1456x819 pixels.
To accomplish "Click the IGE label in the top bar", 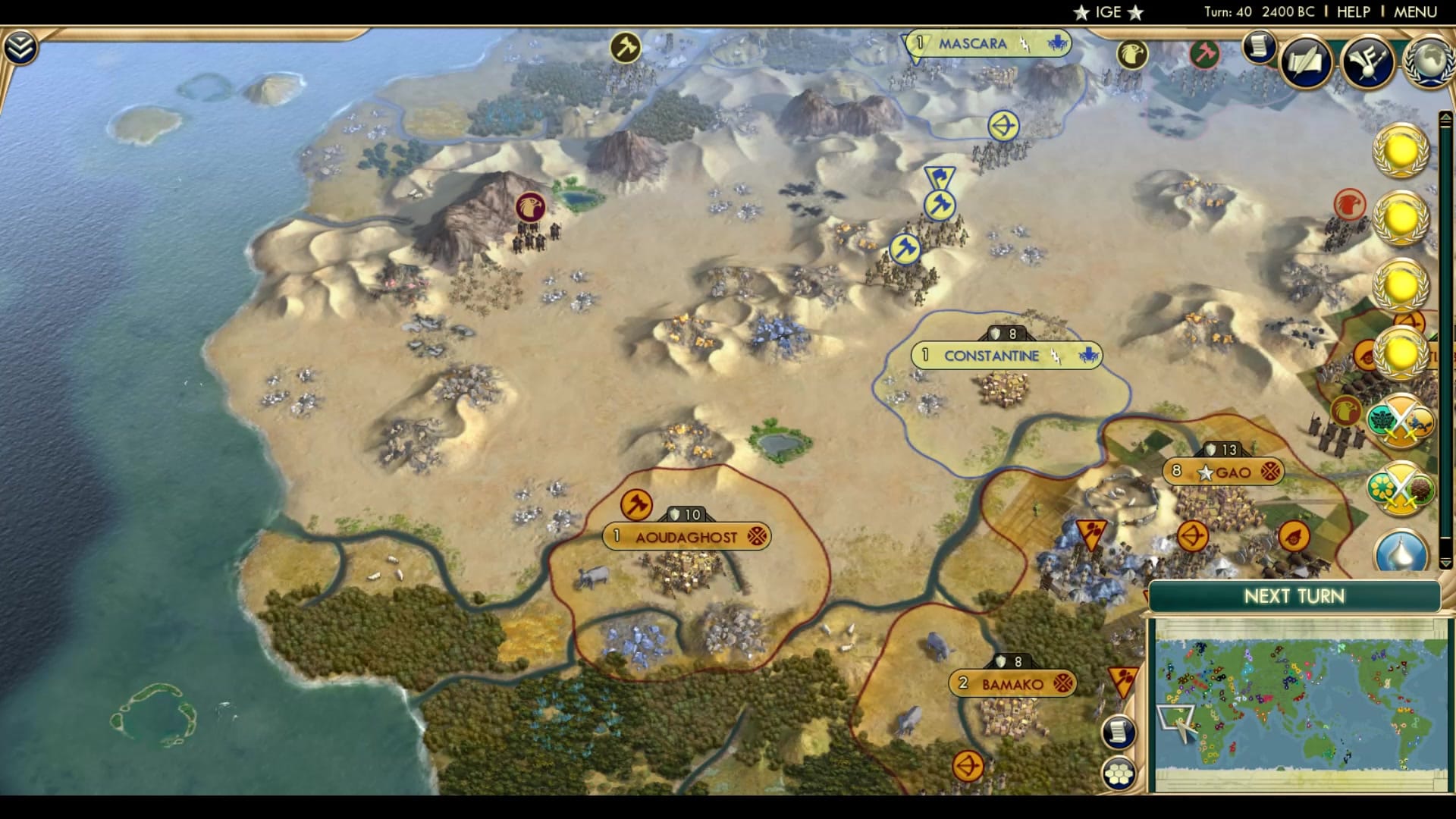I will 1108,11.
